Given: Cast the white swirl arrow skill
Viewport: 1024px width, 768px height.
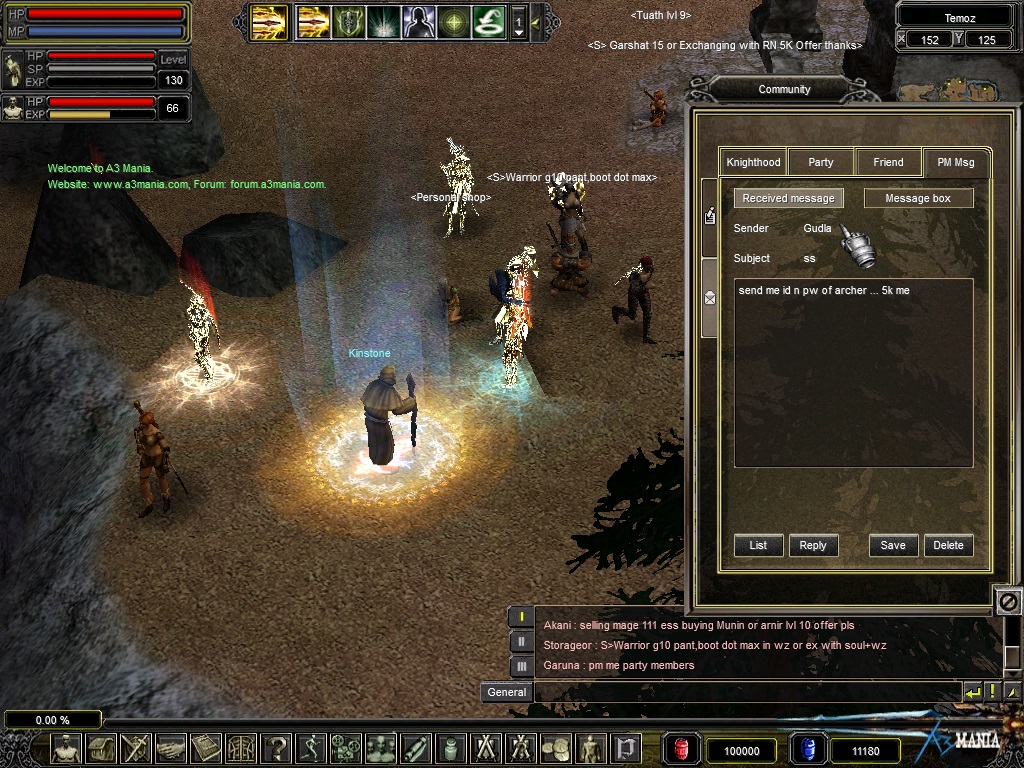Looking at the screenshot, I should 488,21.
